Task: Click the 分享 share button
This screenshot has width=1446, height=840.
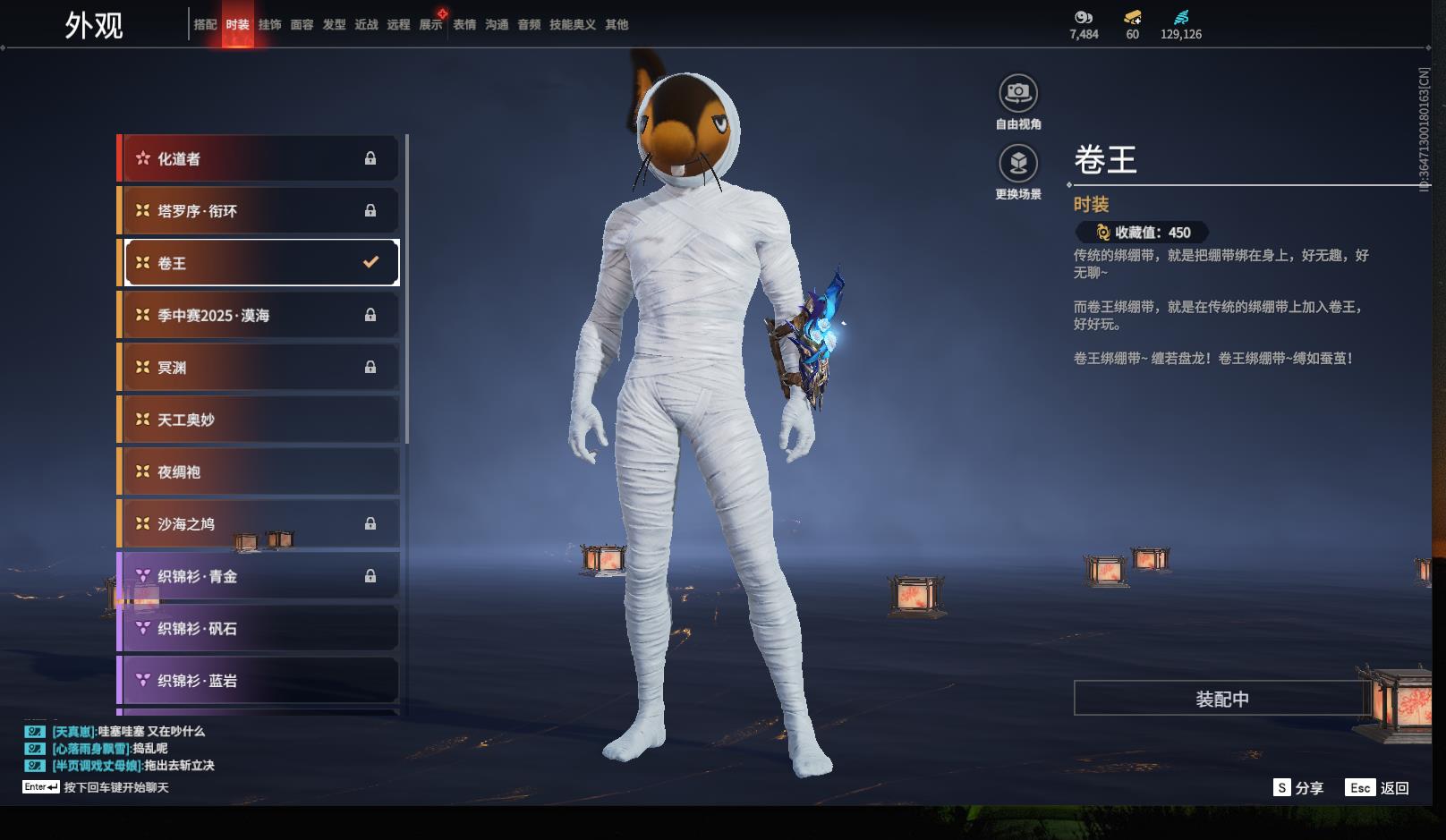Action: 1298,788
